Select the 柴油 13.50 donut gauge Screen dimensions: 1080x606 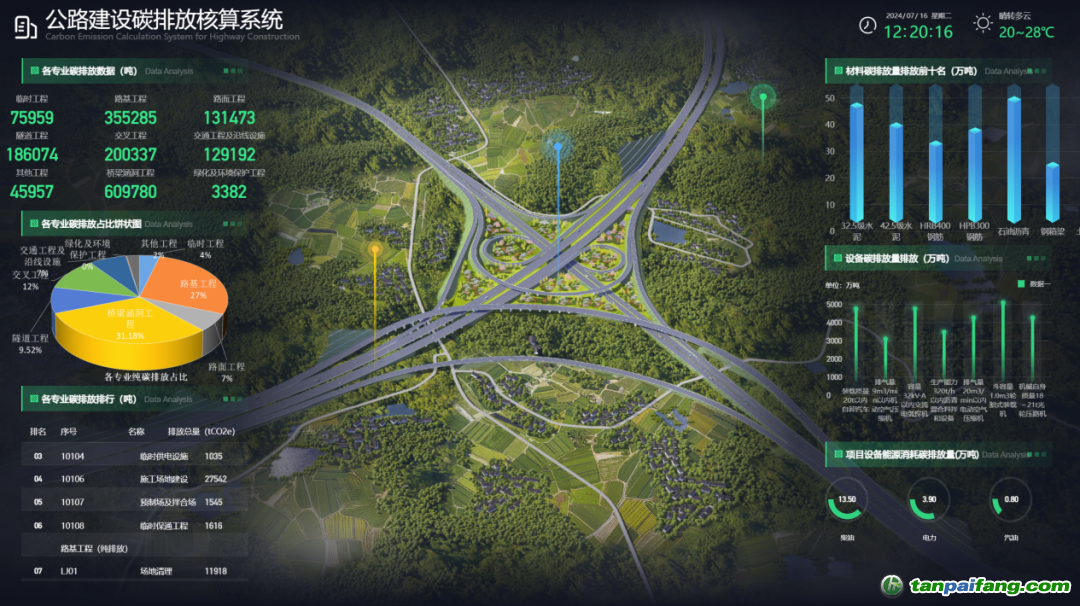click(x=847, y=501)
